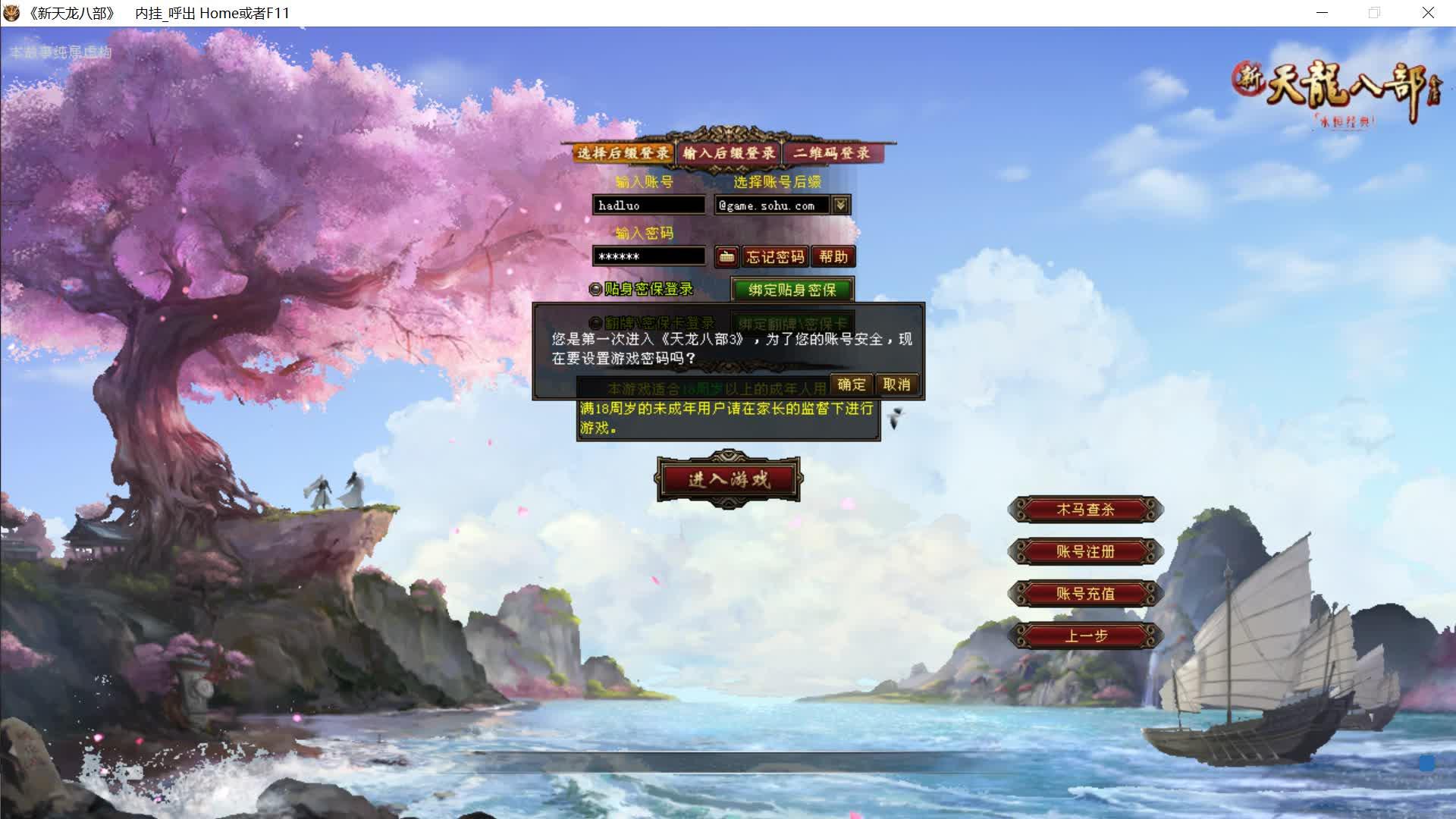1456x819 pixels.
Task: Switch to the 二维码登录 tab
Action: coord(834,152)
